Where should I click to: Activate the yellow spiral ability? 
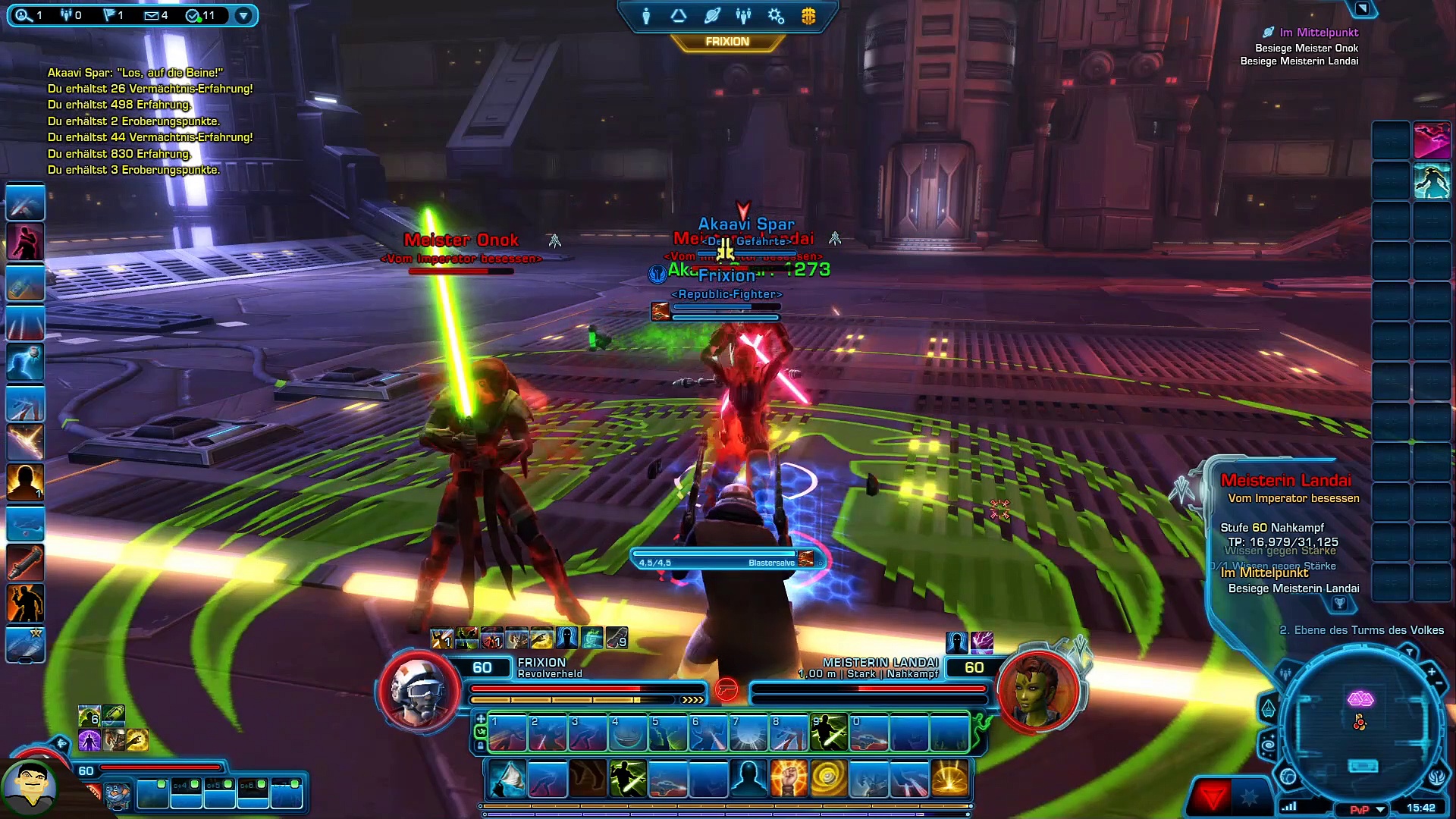[x=828, y=779]
